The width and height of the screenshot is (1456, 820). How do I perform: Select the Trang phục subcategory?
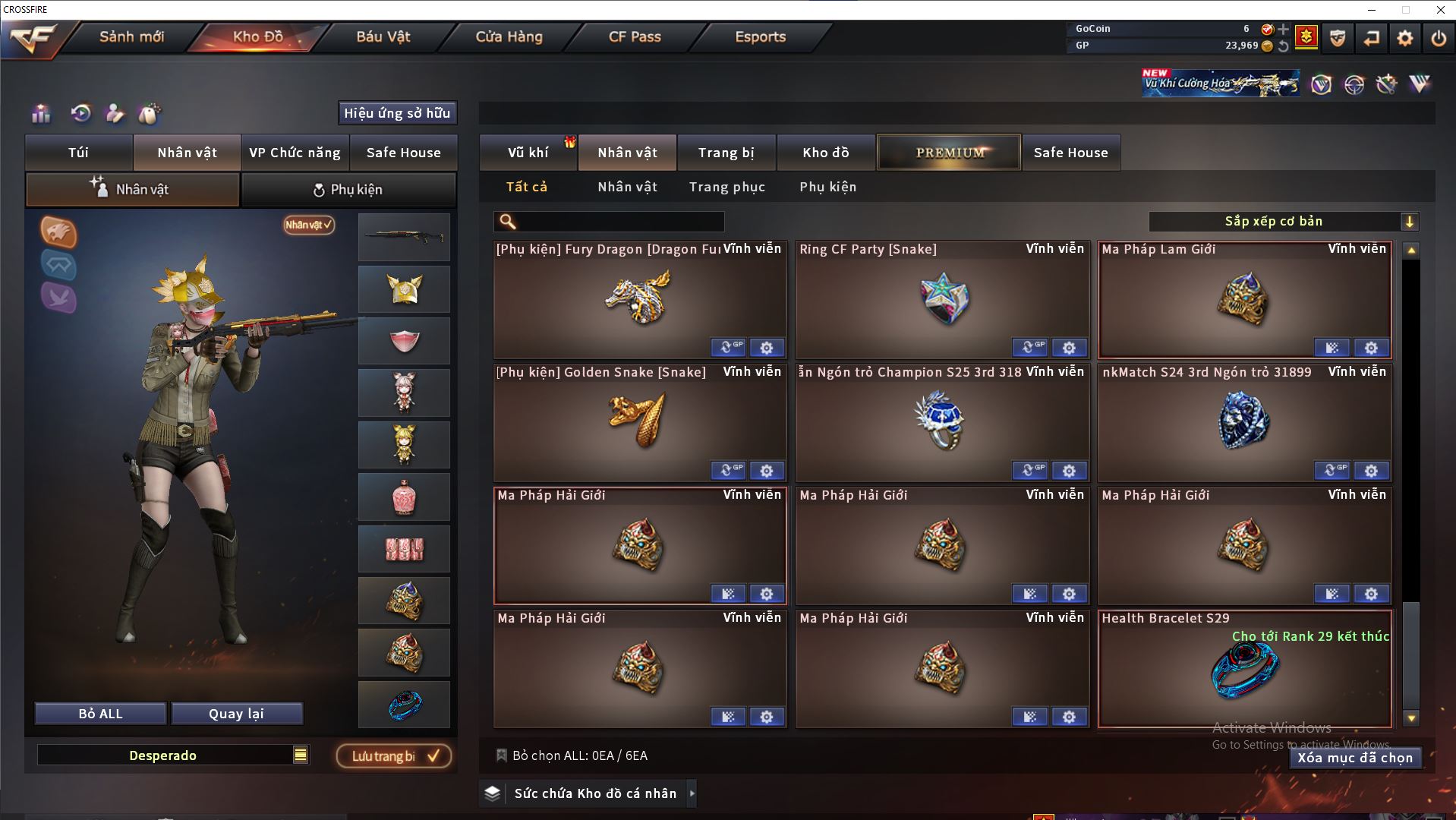tap(726, 187)
